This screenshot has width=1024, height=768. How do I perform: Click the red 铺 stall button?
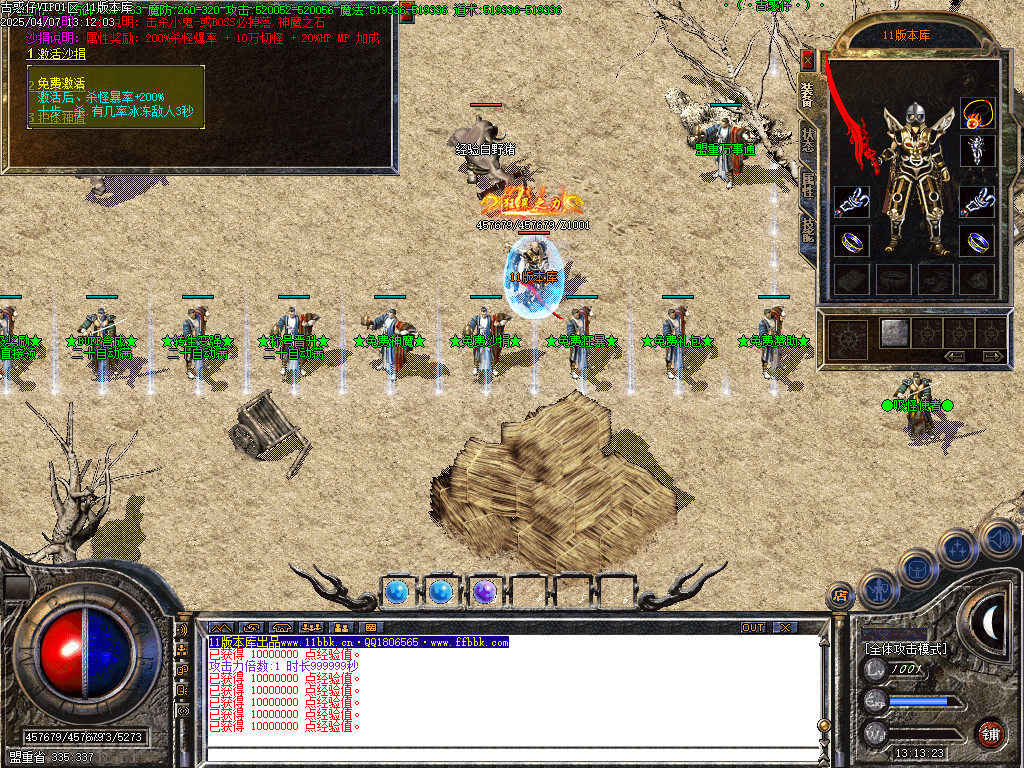(x=990, y=733)
